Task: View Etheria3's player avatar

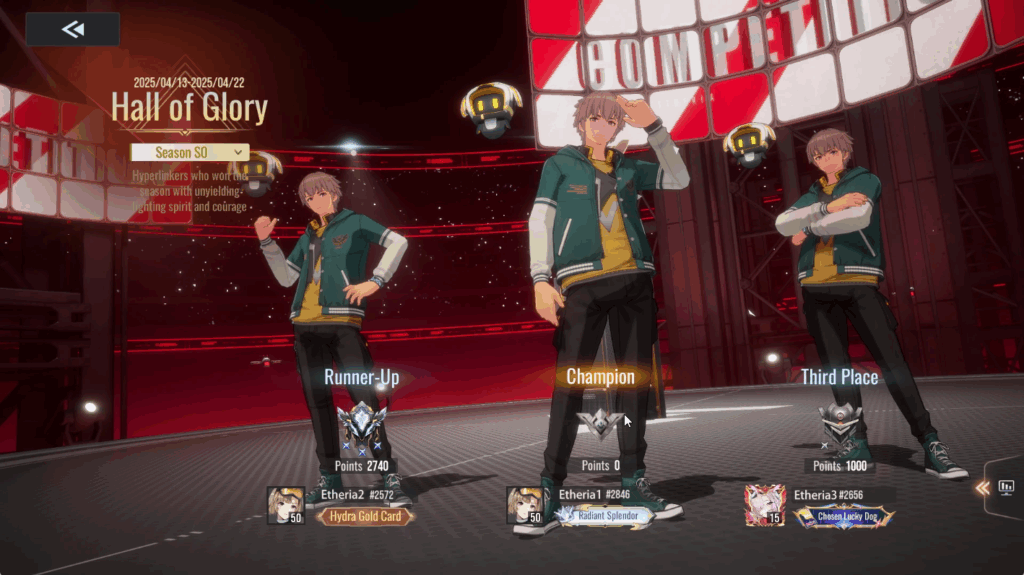Action: [x=764, y=505]
